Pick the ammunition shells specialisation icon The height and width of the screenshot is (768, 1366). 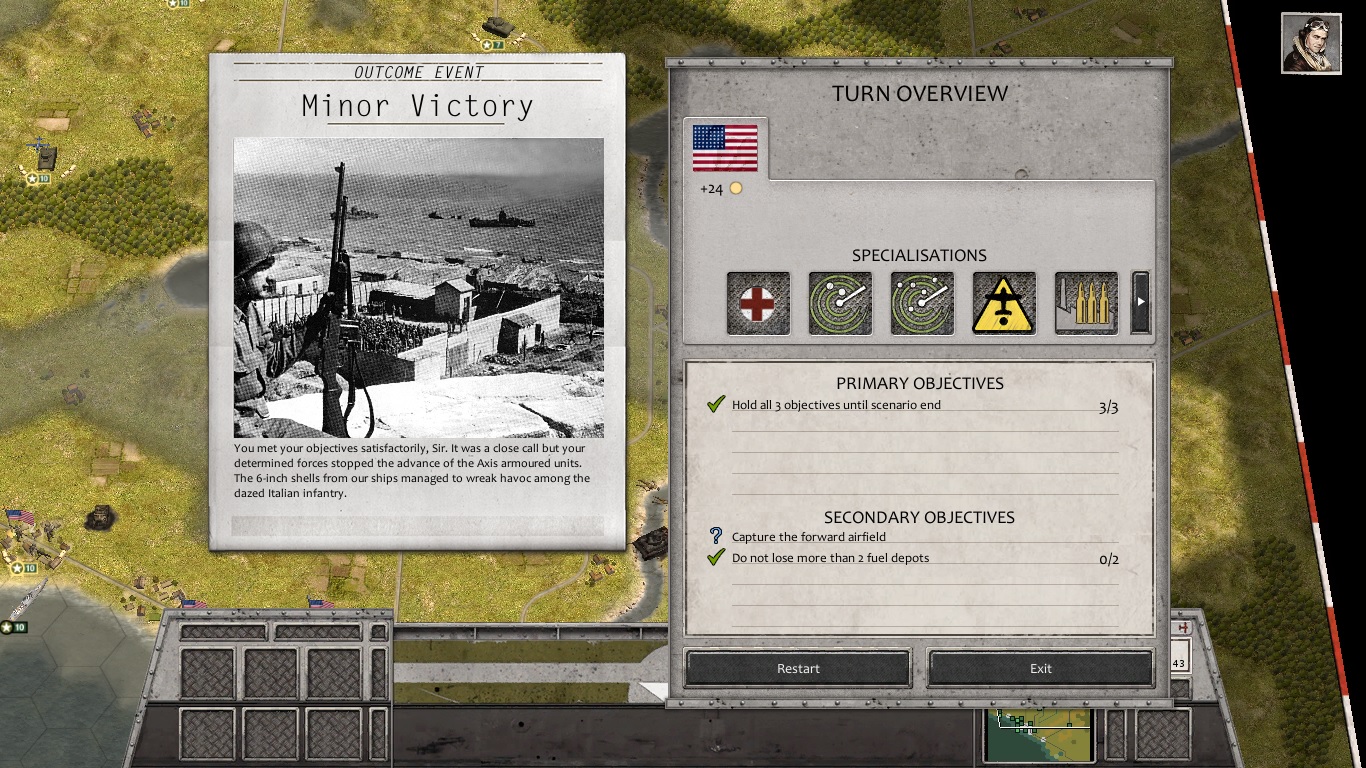pyautogui.click(x=1086, y=303)
